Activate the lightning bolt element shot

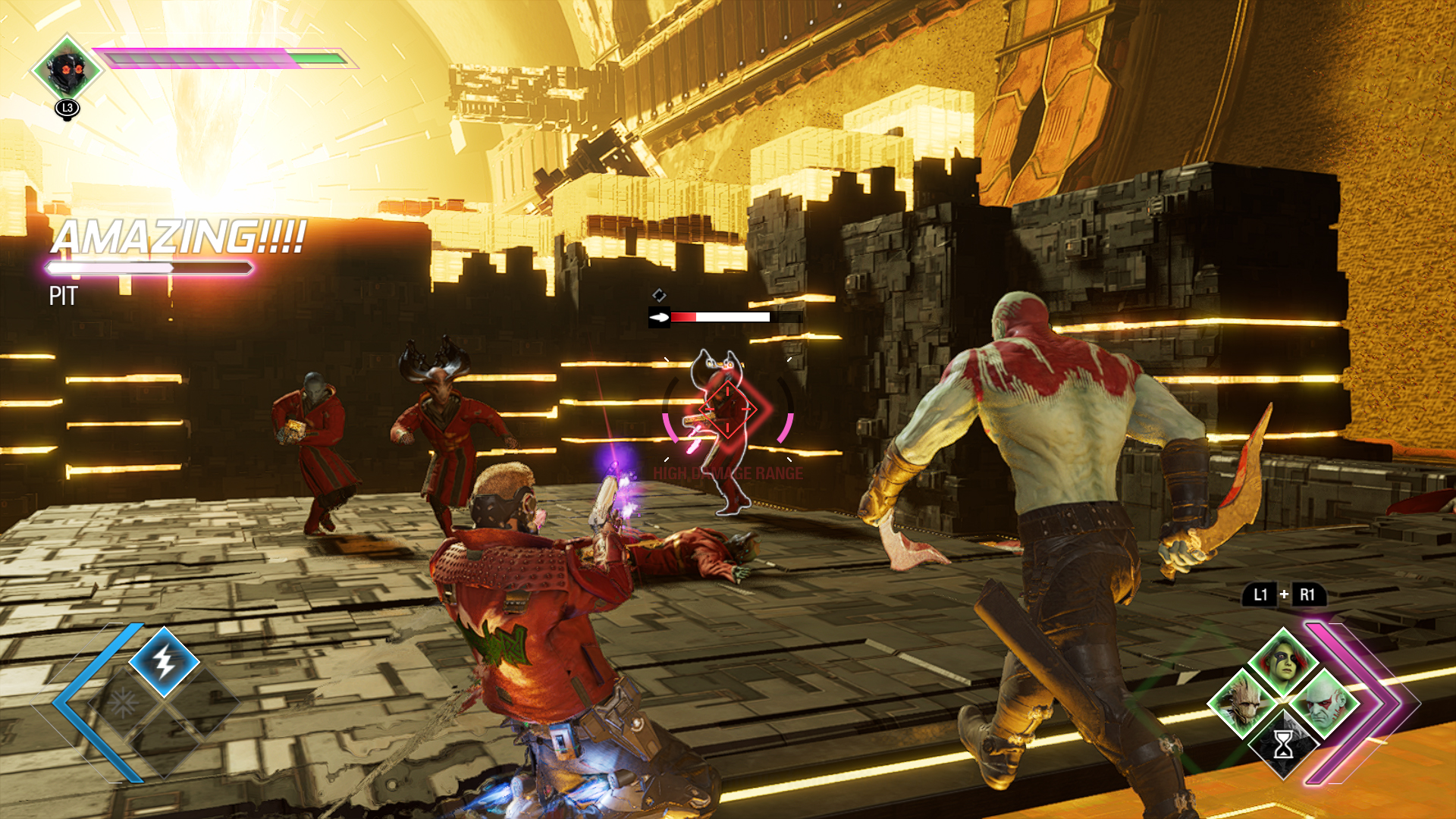click(x=165, y=662)
